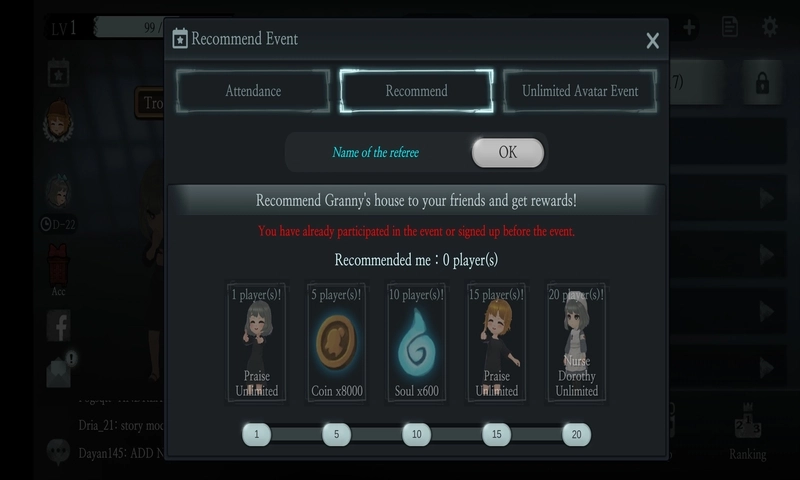
Task: Switch to the Attendance tab
Action: [x=253, y=91]
